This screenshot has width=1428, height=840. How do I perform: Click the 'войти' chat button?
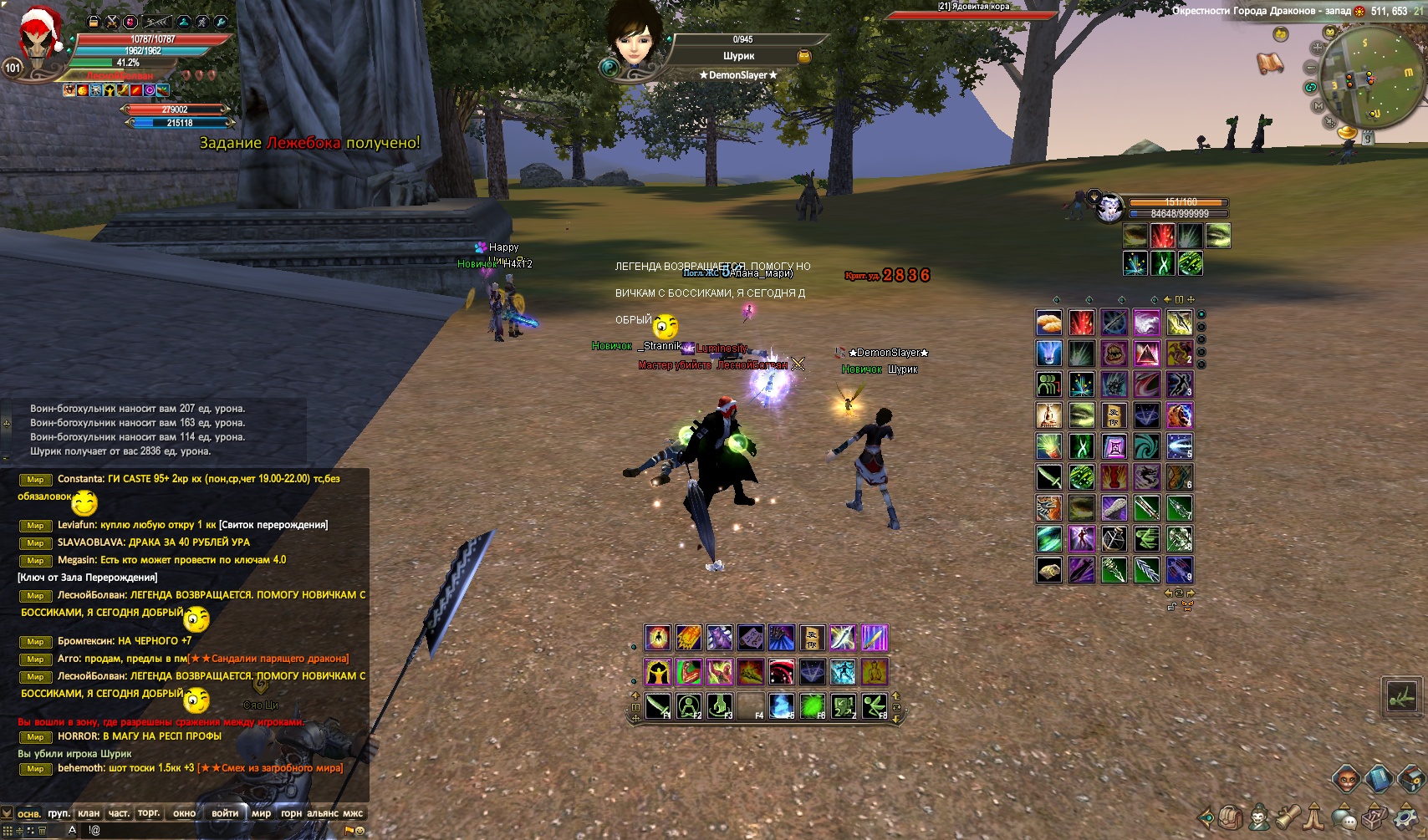[225, 813]
